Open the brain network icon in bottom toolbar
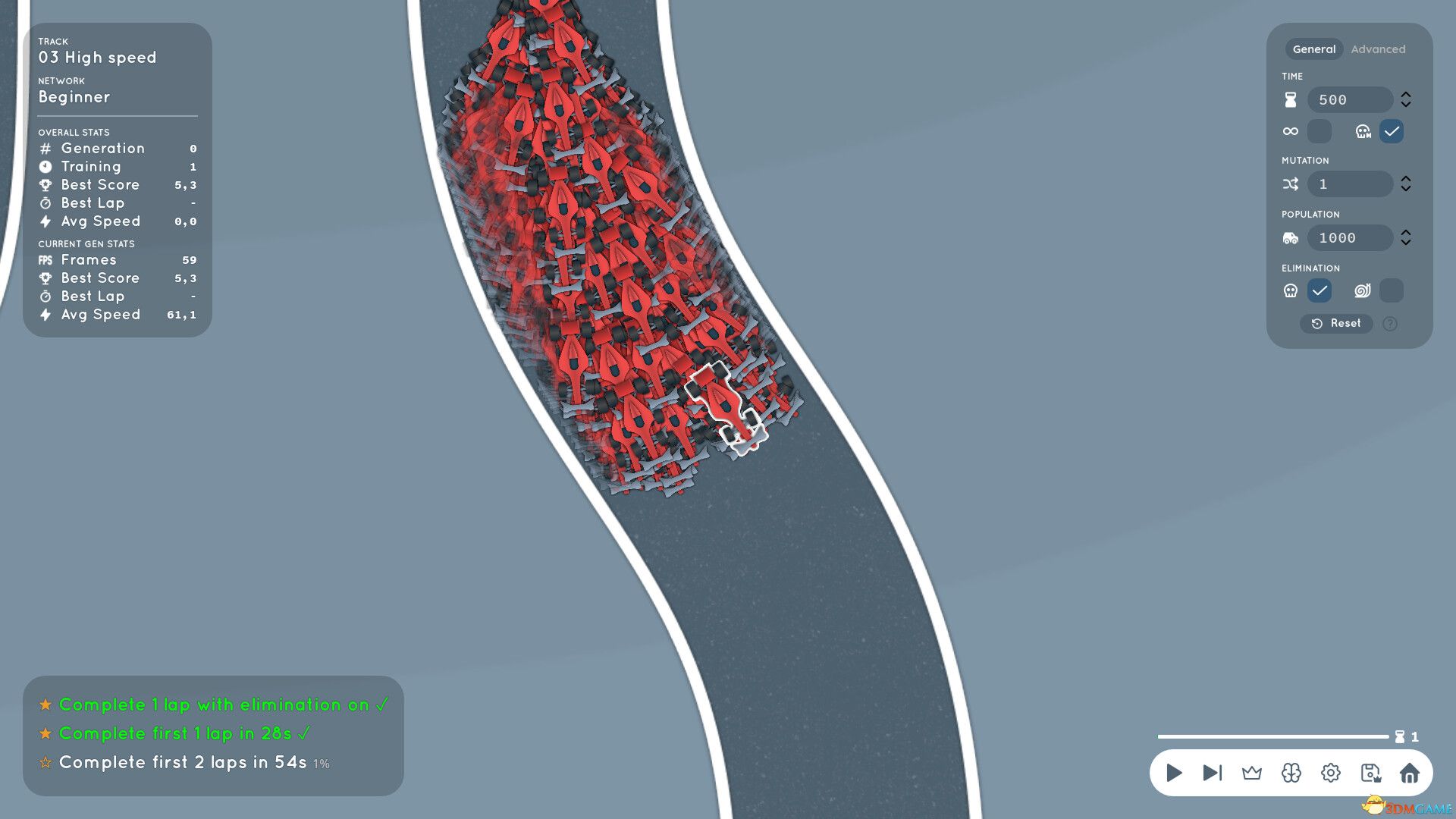This screenshot has height=819, width=1456. click(x=1291, y=773)
